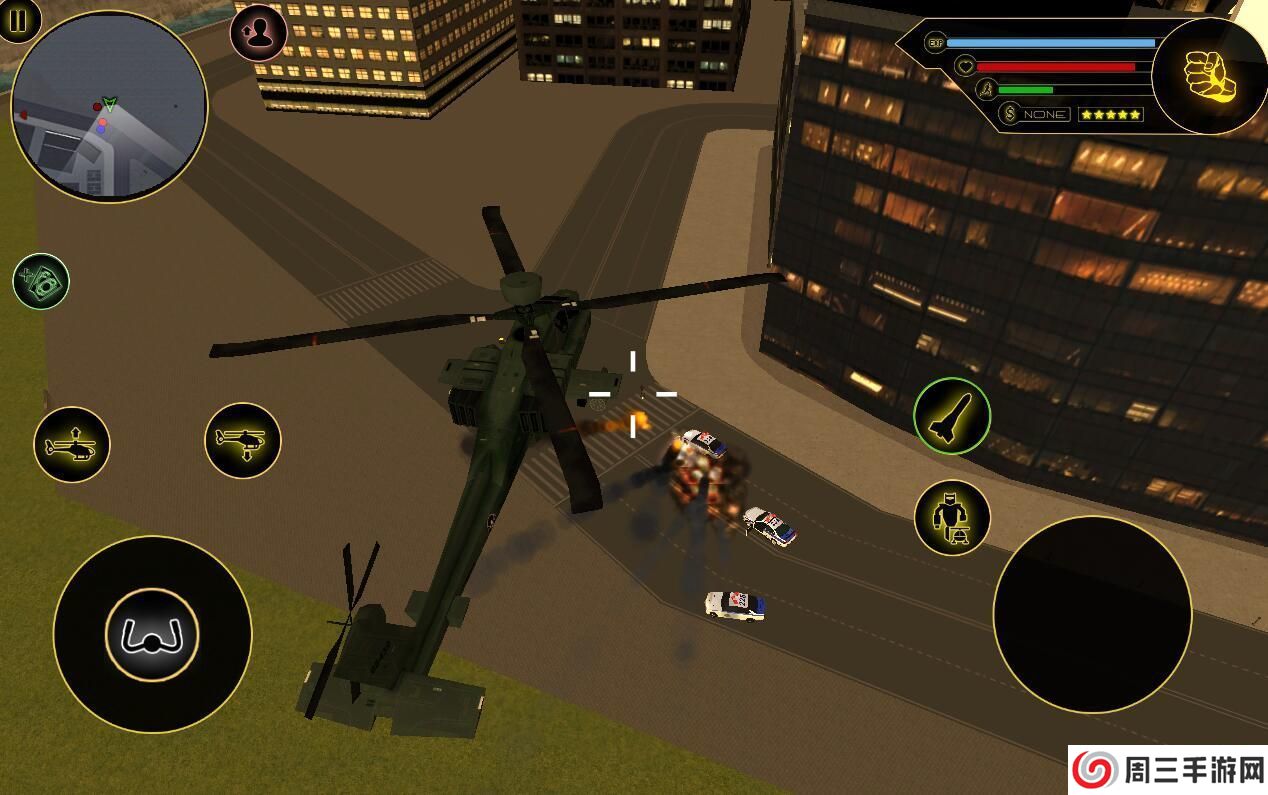Screen dimensions: 1268x795
Task: Tap the green cash bonus icon
Action: [41, 281]
